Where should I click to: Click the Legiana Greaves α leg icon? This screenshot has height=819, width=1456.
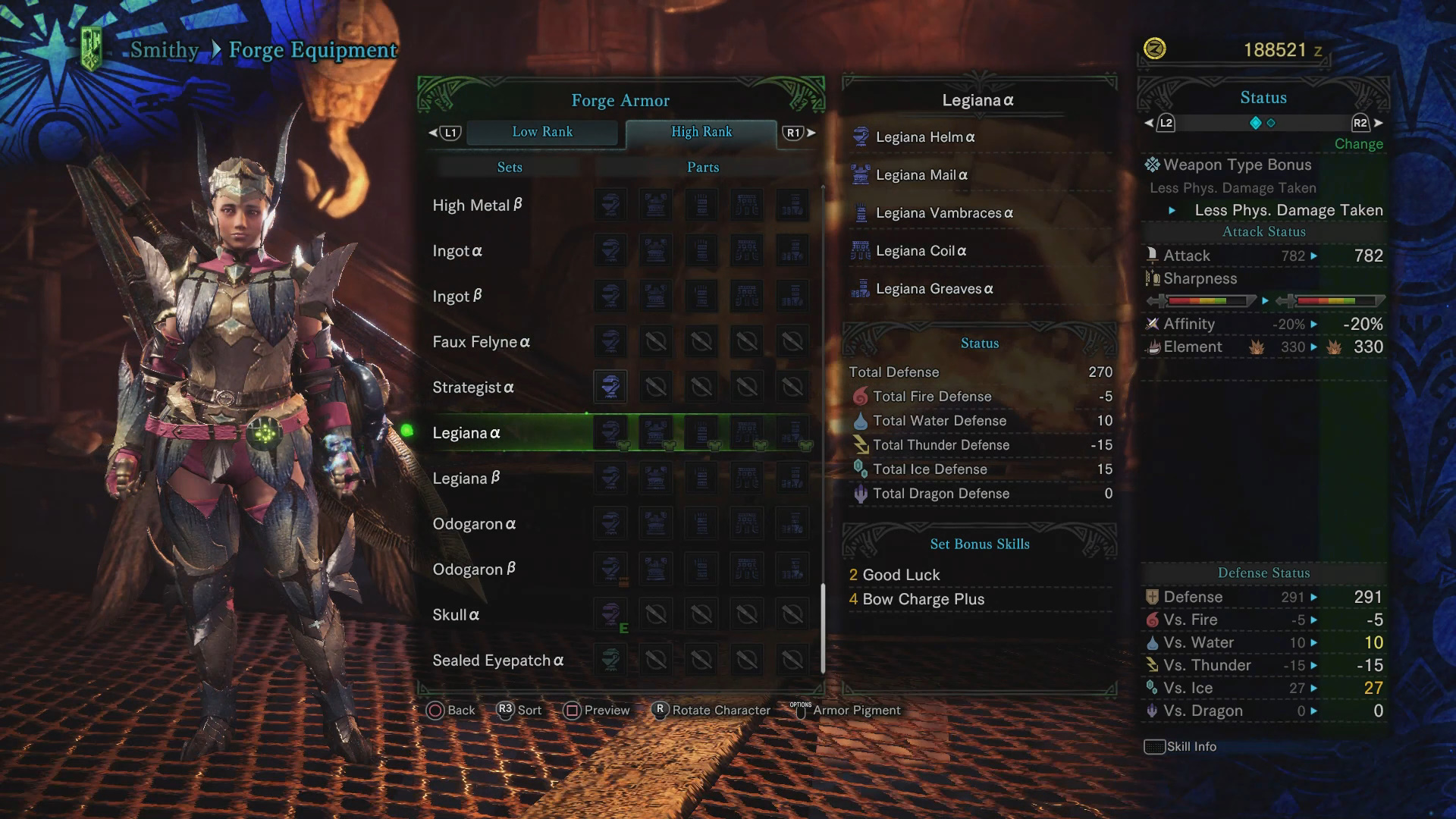(x=861, y=288)
